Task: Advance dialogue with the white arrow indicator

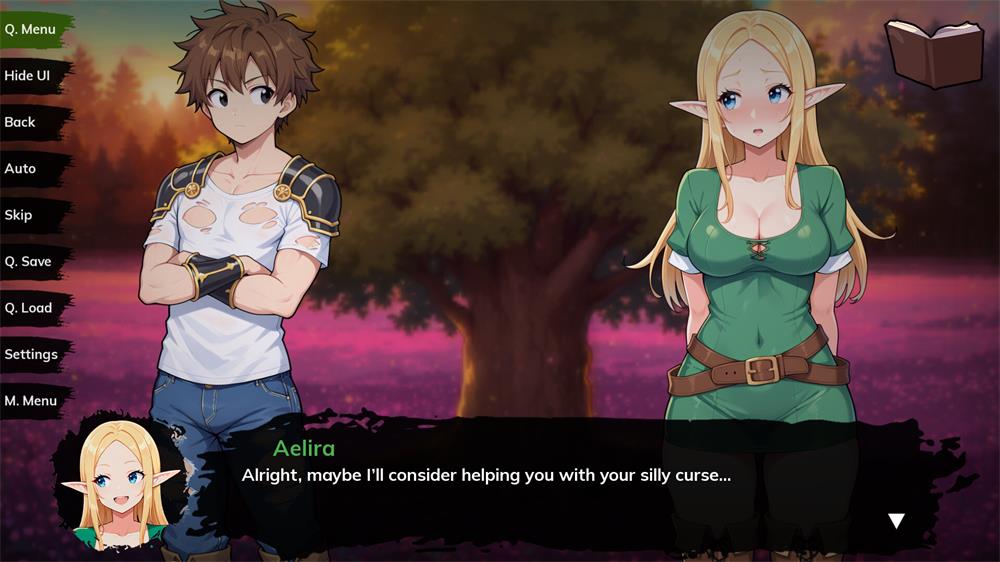Action: [x=896, y=520]
